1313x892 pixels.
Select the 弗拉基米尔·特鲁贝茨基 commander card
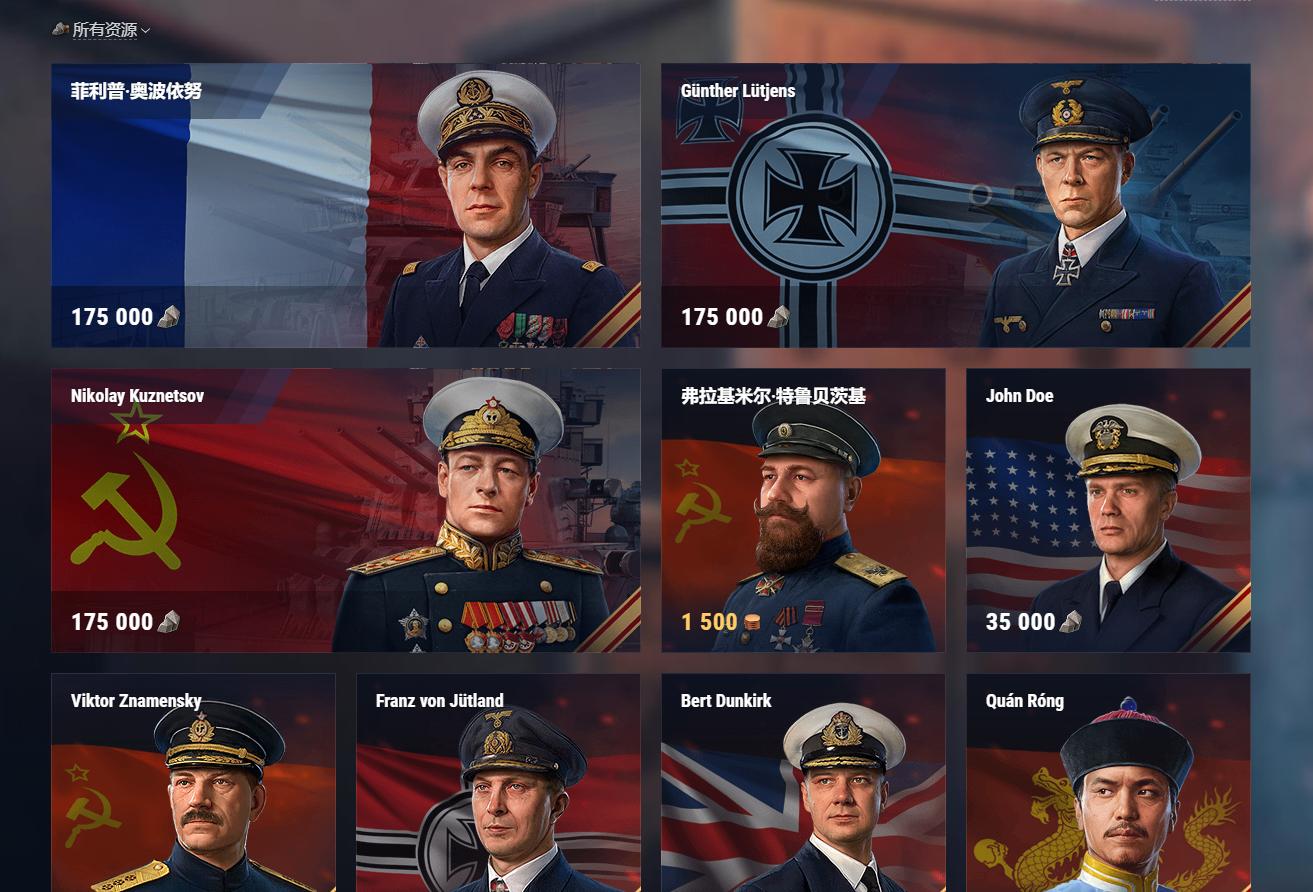803,510
